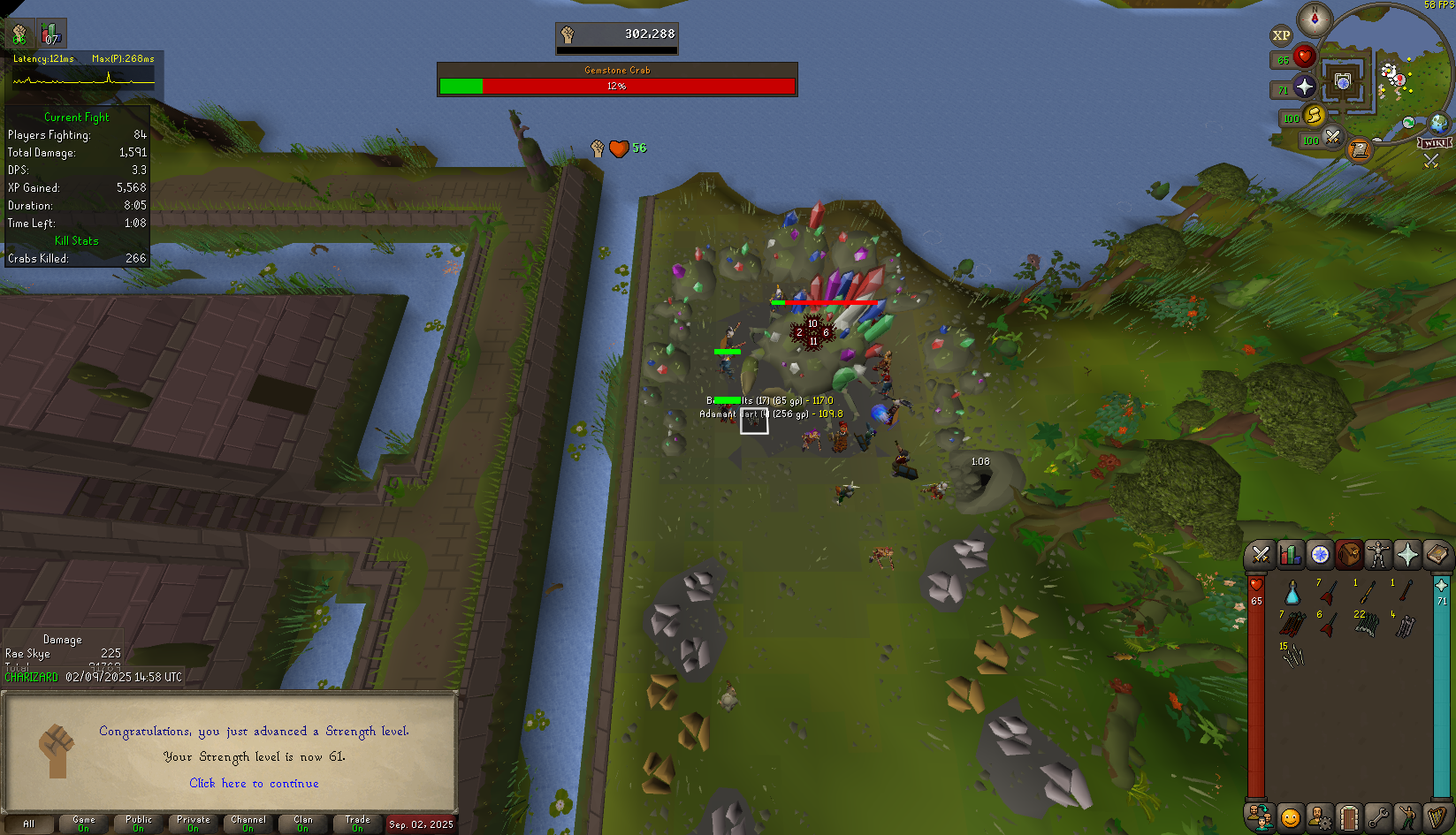Select the stack of 15 bolts

[x=1292, y=655]
